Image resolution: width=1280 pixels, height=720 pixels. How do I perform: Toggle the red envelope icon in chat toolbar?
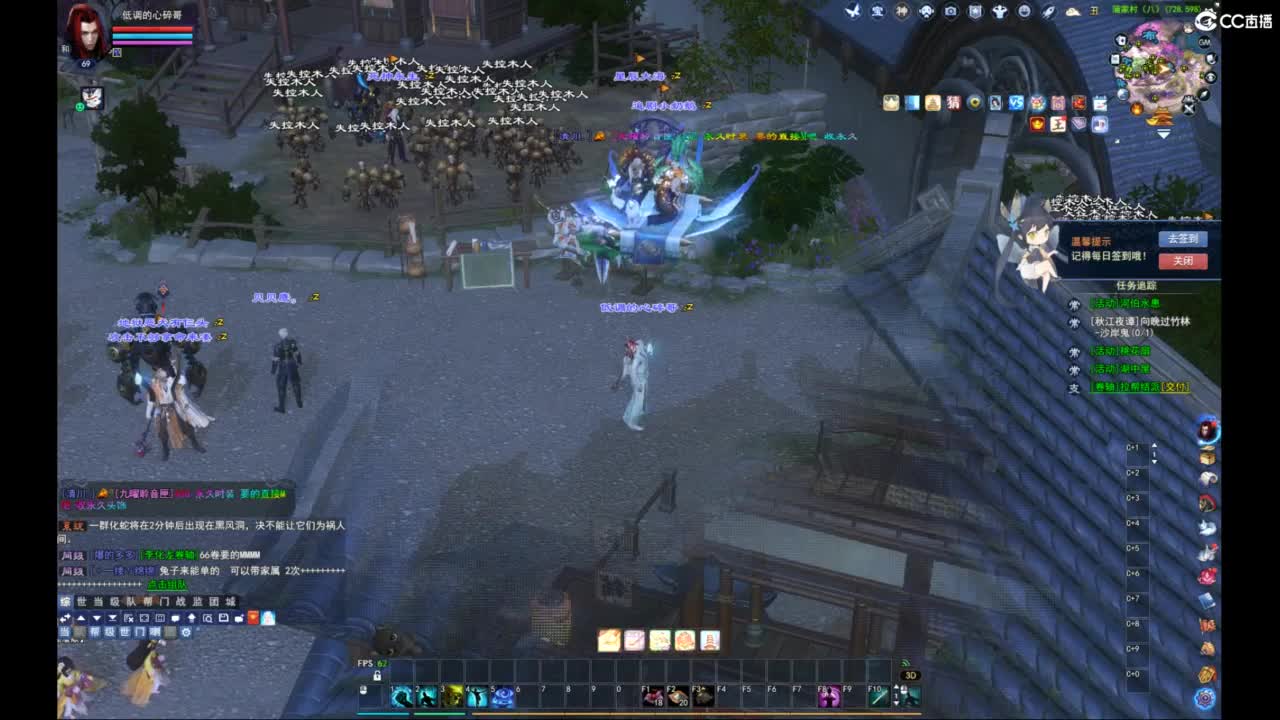click(x=253, y=617)
